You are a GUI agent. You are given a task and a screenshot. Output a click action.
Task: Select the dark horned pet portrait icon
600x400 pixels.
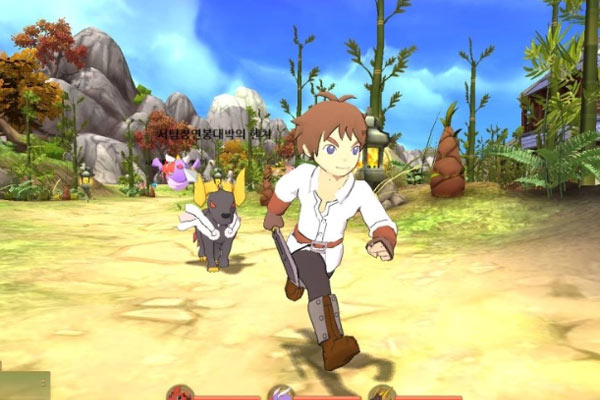382,393
